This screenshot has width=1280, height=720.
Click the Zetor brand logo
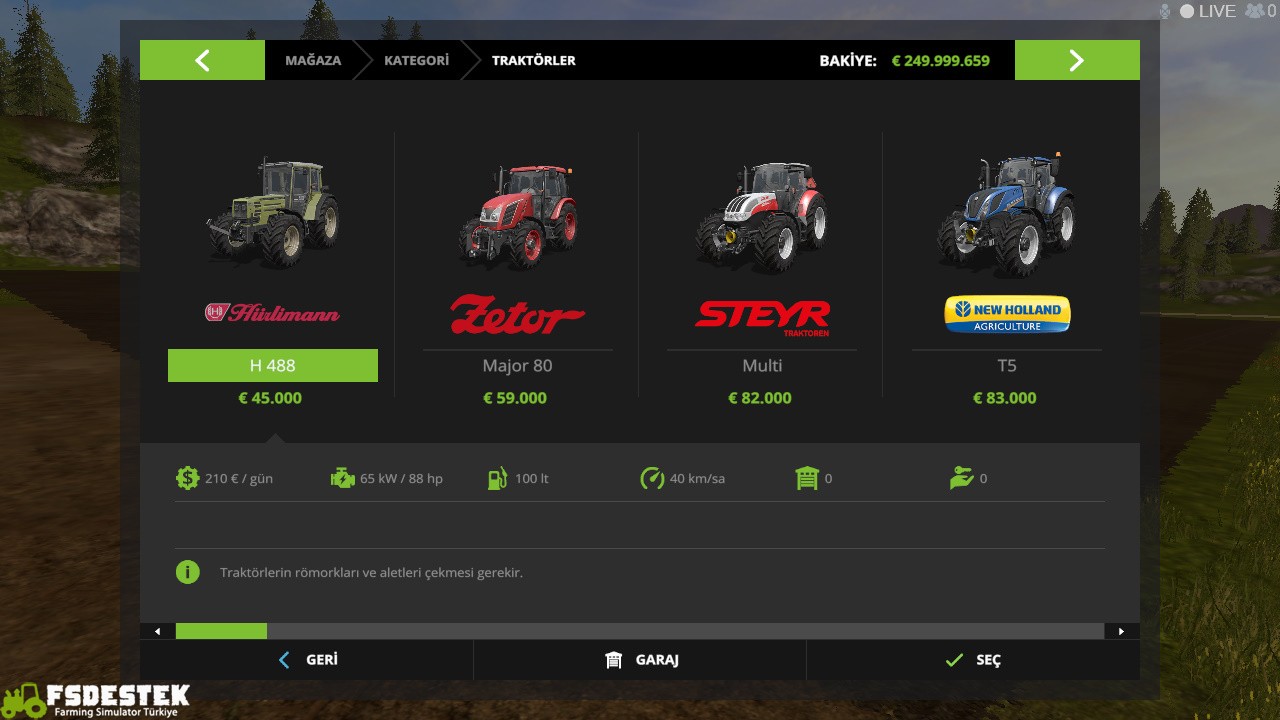tap(517, 315)
